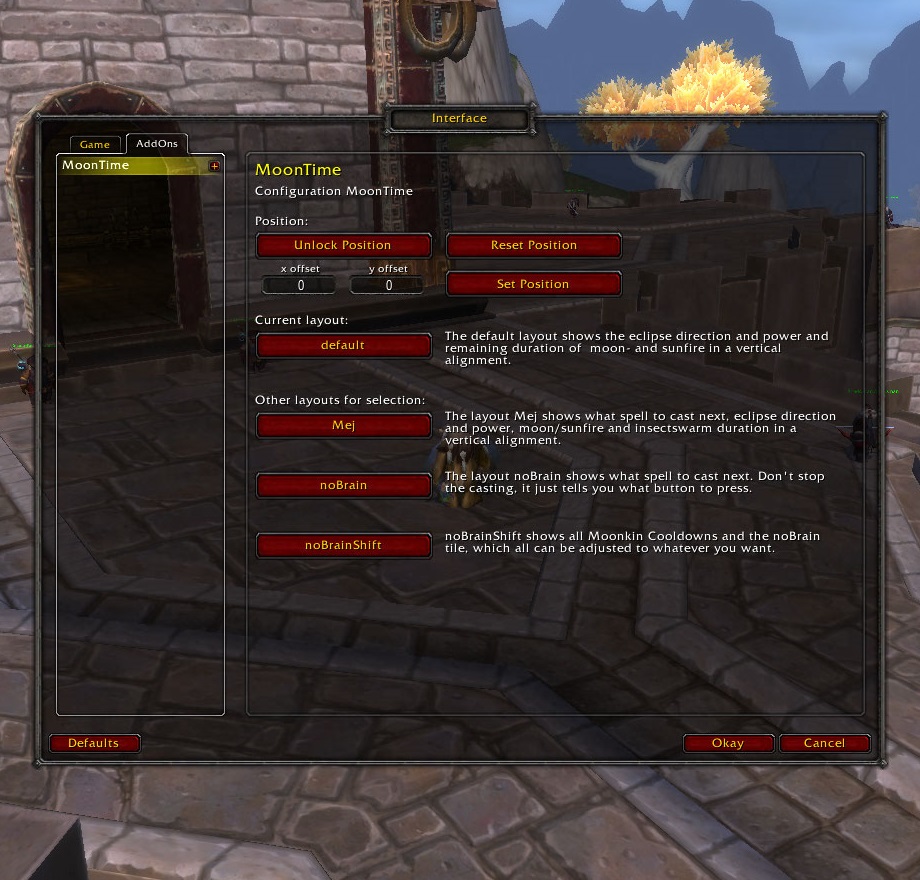Confirm changes with Okay
Screen dimensions: 920x880
(x=728, y=743)
